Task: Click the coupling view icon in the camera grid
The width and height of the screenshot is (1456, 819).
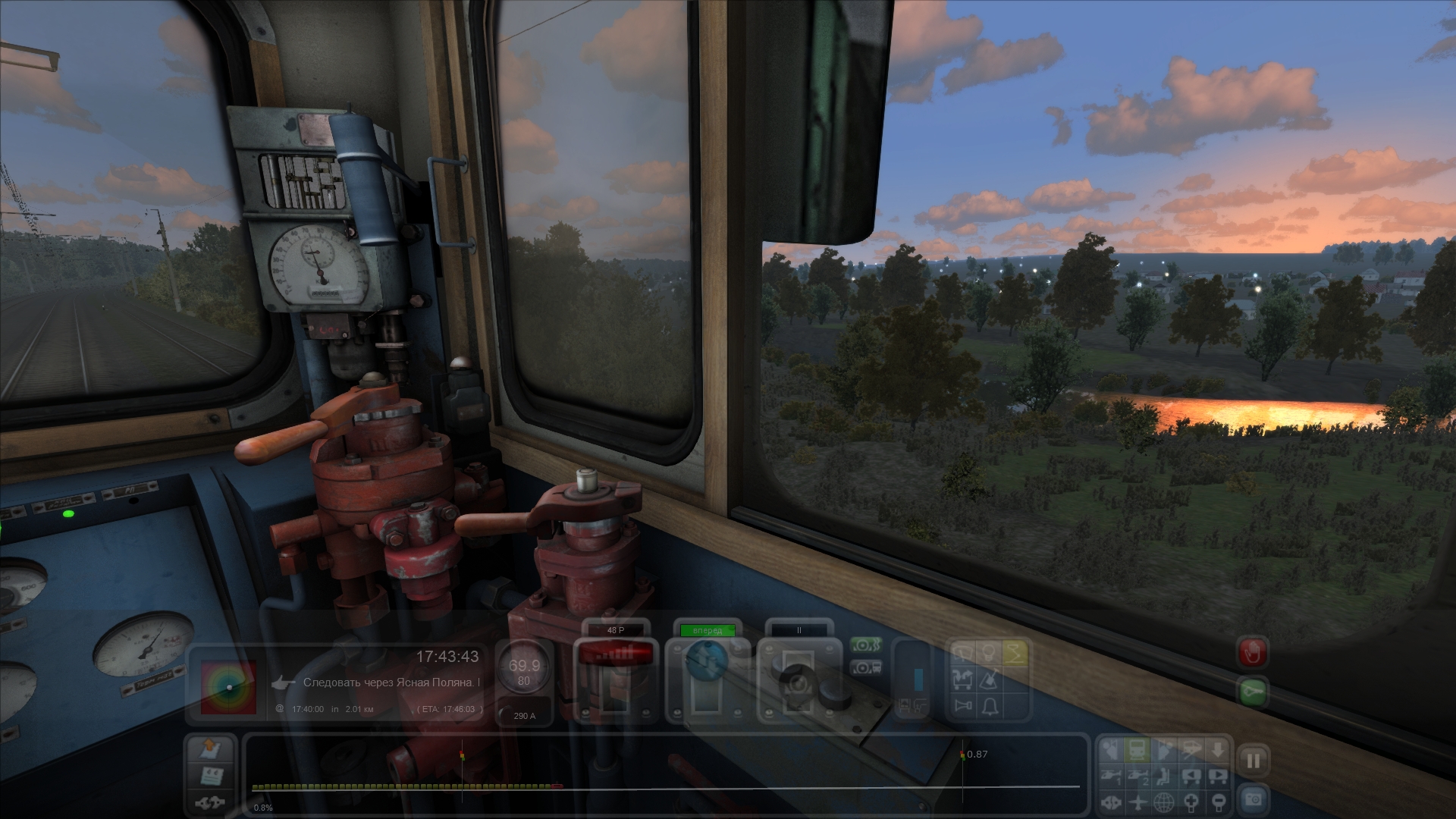Action: tap(1111, 802)
